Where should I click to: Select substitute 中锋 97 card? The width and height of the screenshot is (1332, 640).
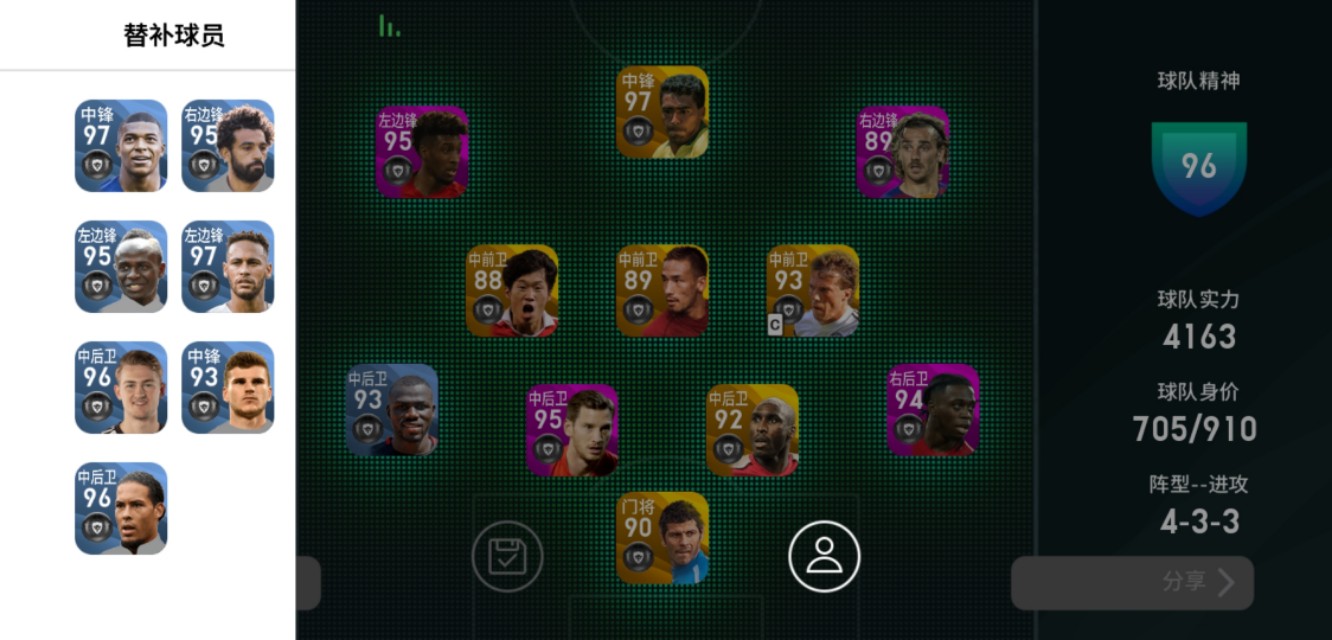point(121,146)
